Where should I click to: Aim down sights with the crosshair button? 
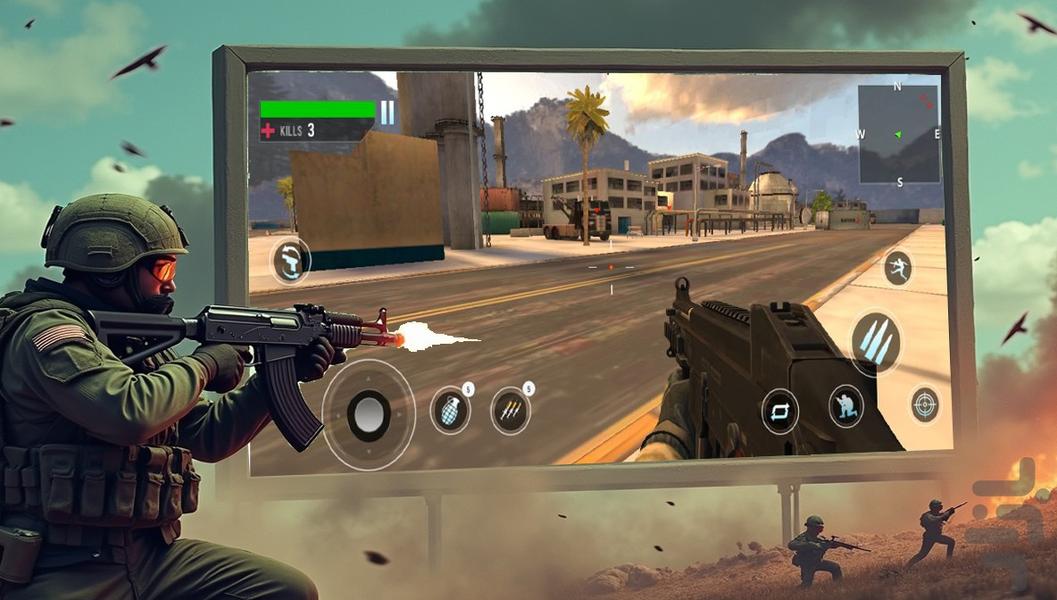pos(924,405)
